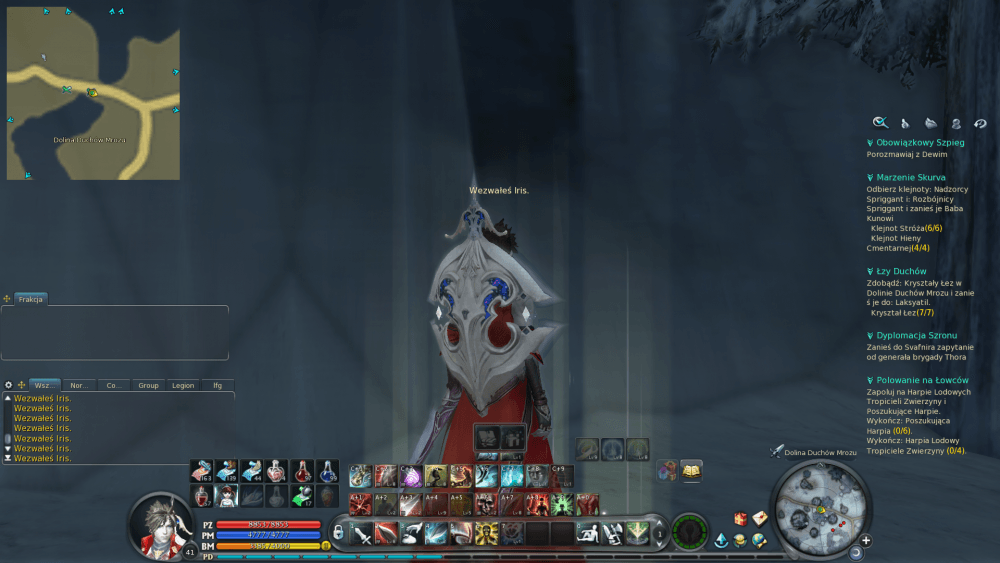Select the Frakcja chat tab
1000x563 pixels.
[30, 299]
